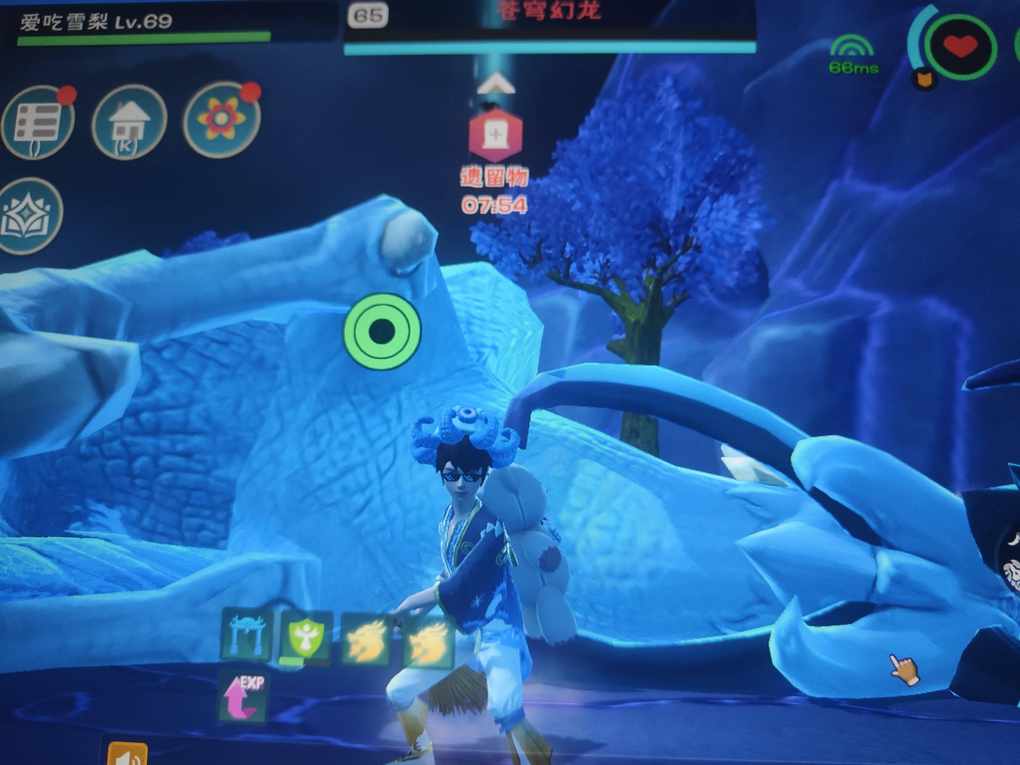The height and width of the screenshot is (765, 1020).
Task: Open the flower event icon
Action: pos(221,120)
